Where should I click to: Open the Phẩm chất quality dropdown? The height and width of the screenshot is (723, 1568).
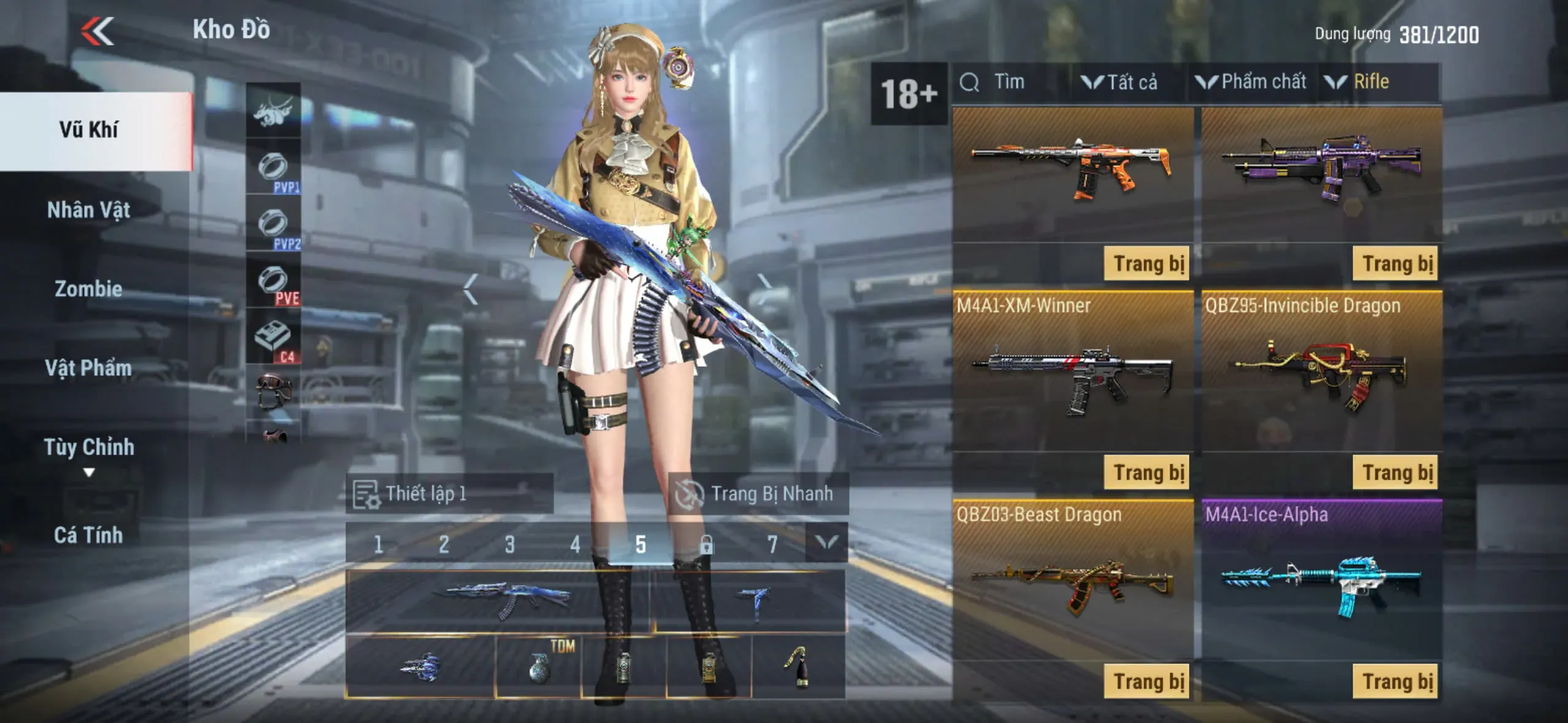(1251, 82)
